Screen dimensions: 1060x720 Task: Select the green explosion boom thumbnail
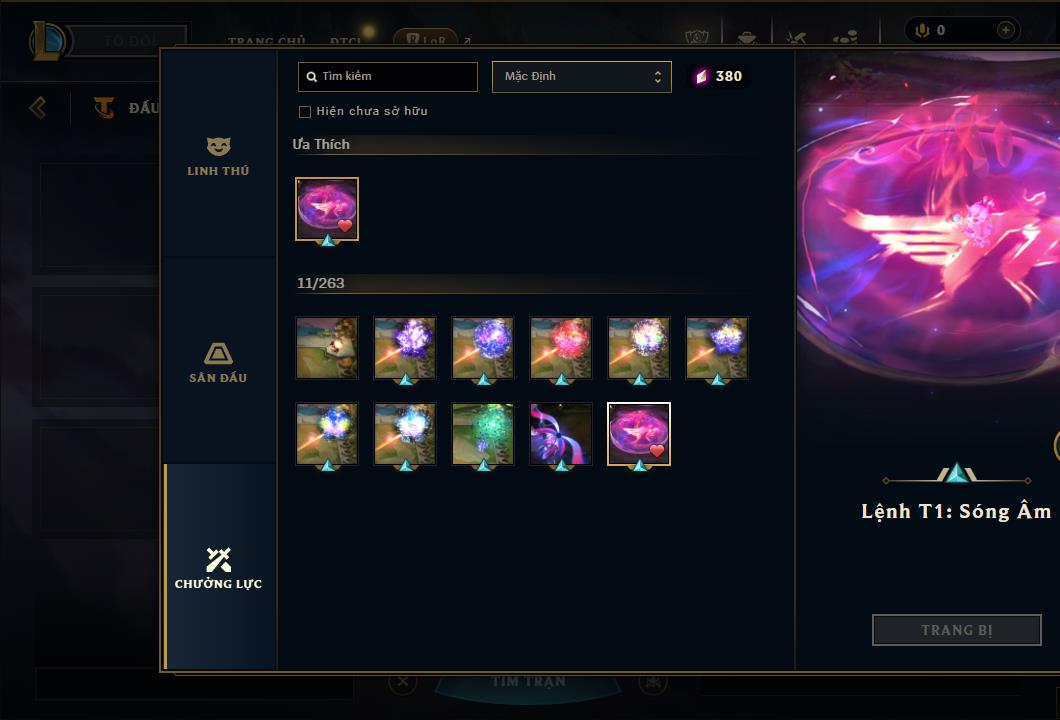point(483,433)
